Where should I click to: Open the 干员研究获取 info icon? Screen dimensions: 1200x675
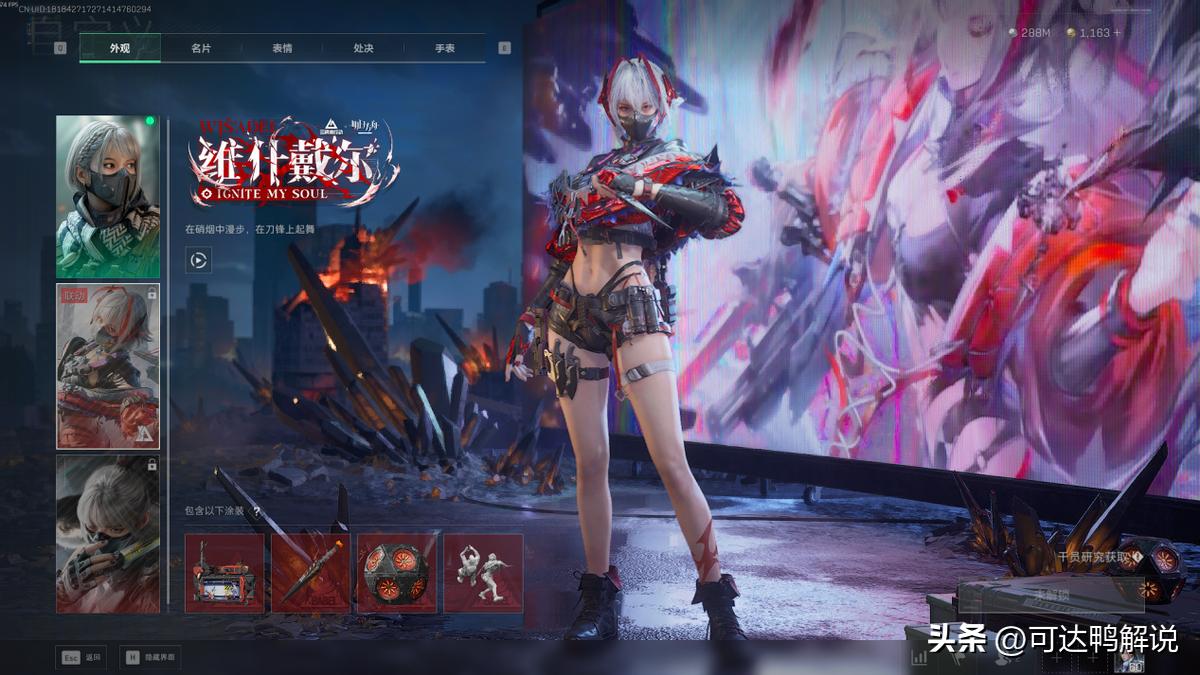point(1138,557)
